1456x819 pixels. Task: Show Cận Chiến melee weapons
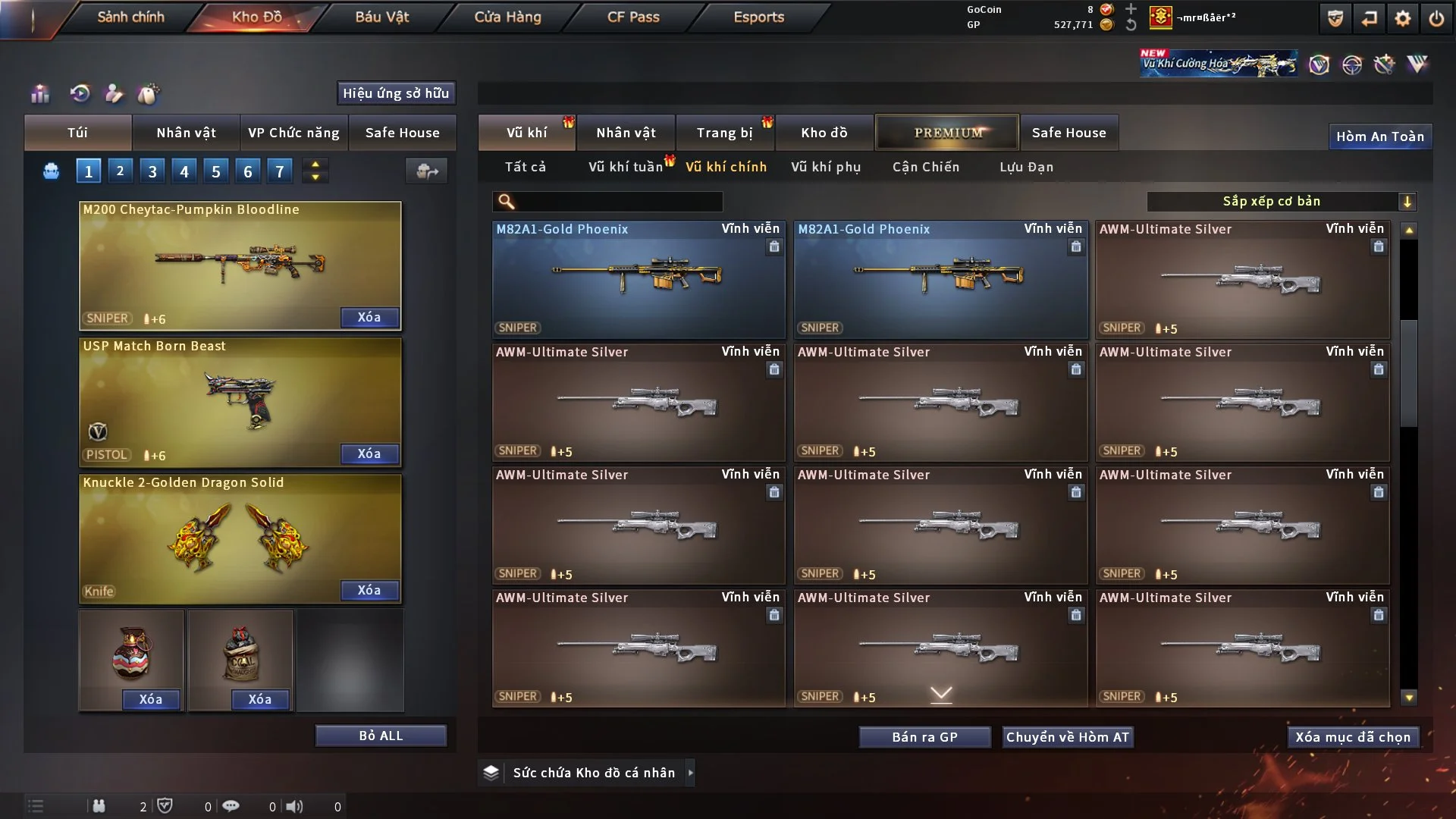926,167
